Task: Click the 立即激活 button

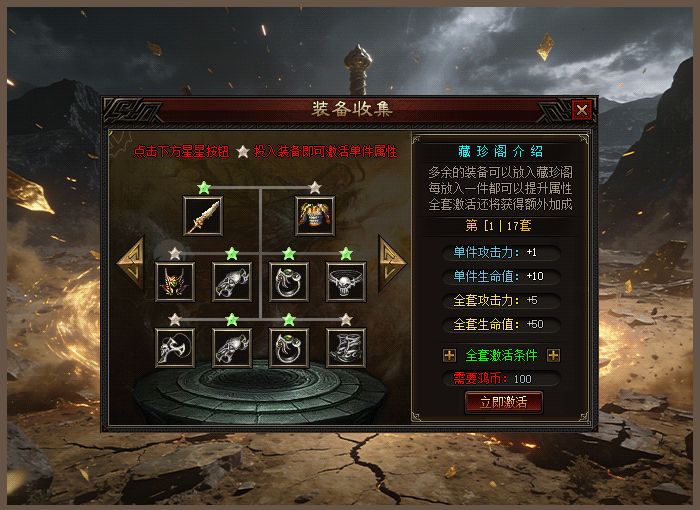Action: point(503,402)
